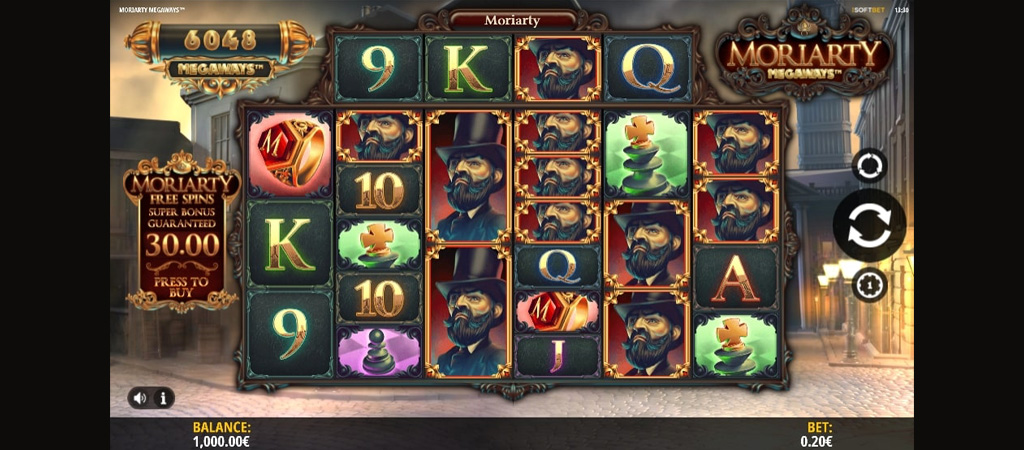Viewport: 1024px width, 450px height.
Task: Open autoplay using the small circular arrows
Action: [x=869, y=165]
